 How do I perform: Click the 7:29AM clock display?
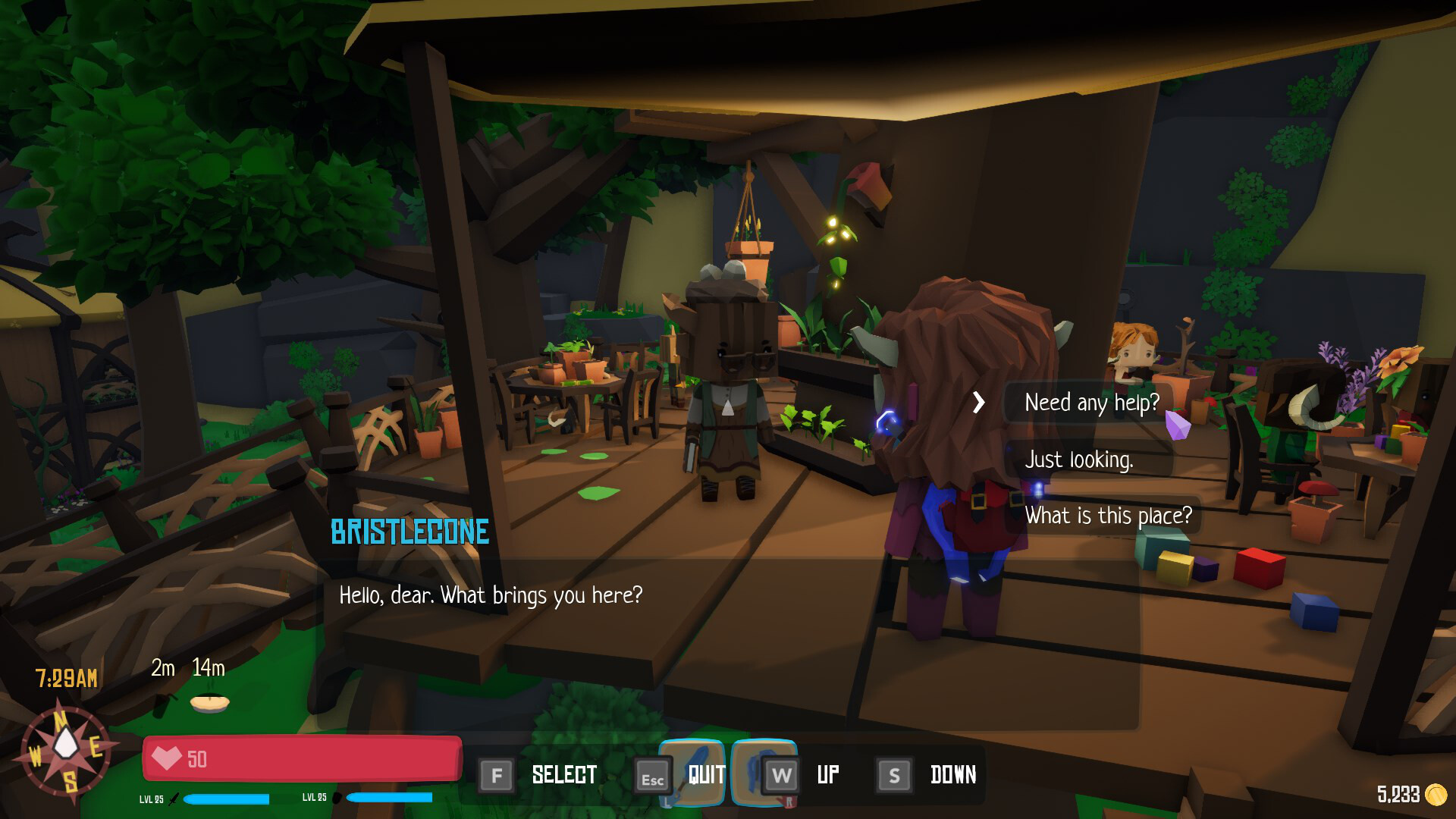[x=65, y=679]
